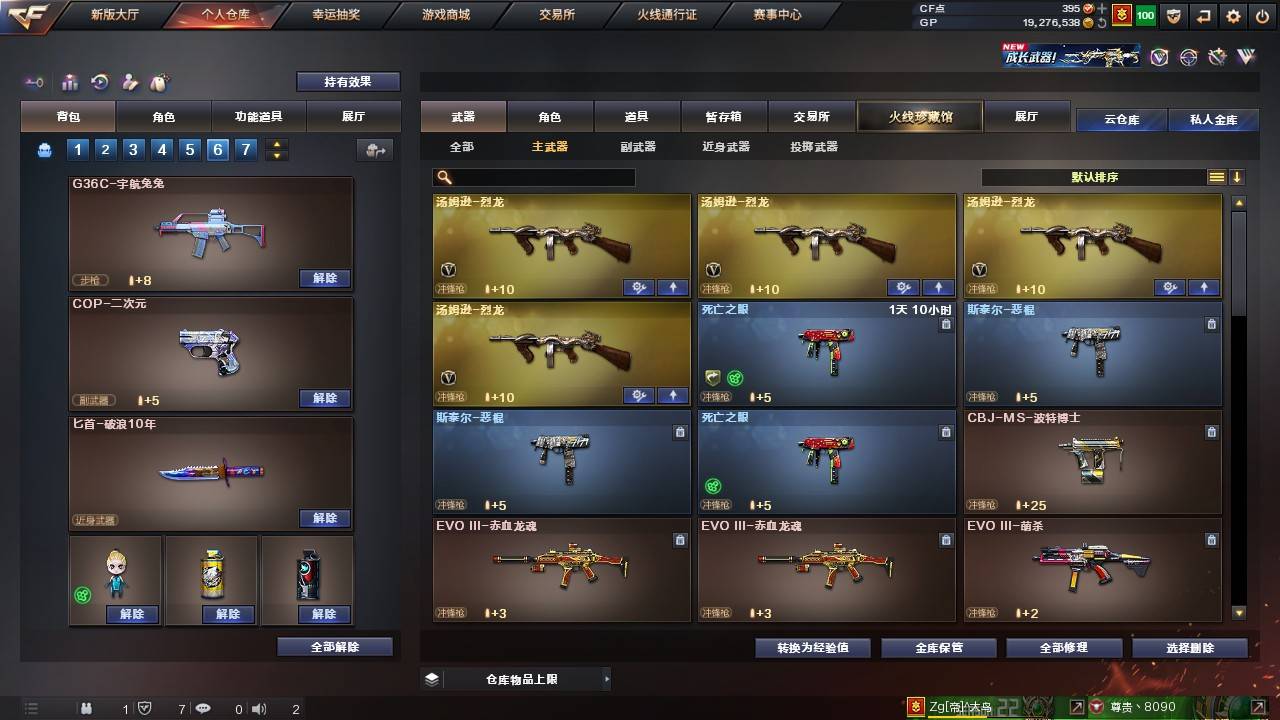Expand the 仓库物品上限 panel arrow at bottom
Screen dimensions: 1280x720
coord(605,678)
